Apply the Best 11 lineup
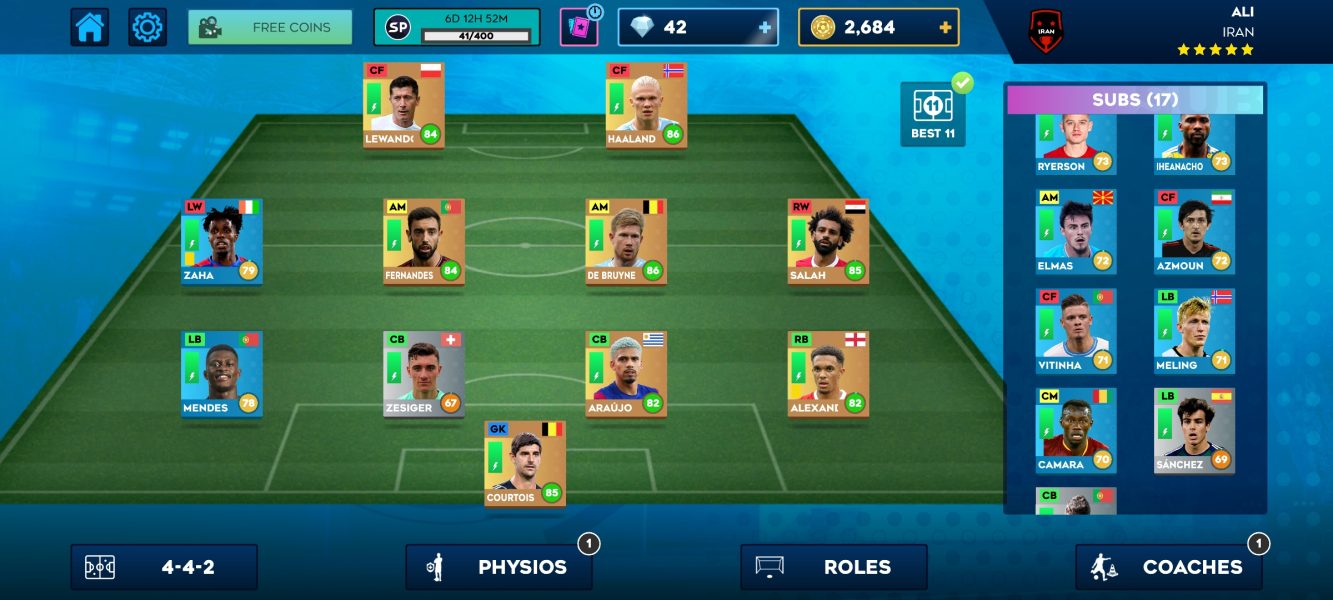 pyautogui.click(x=933, y=114)
